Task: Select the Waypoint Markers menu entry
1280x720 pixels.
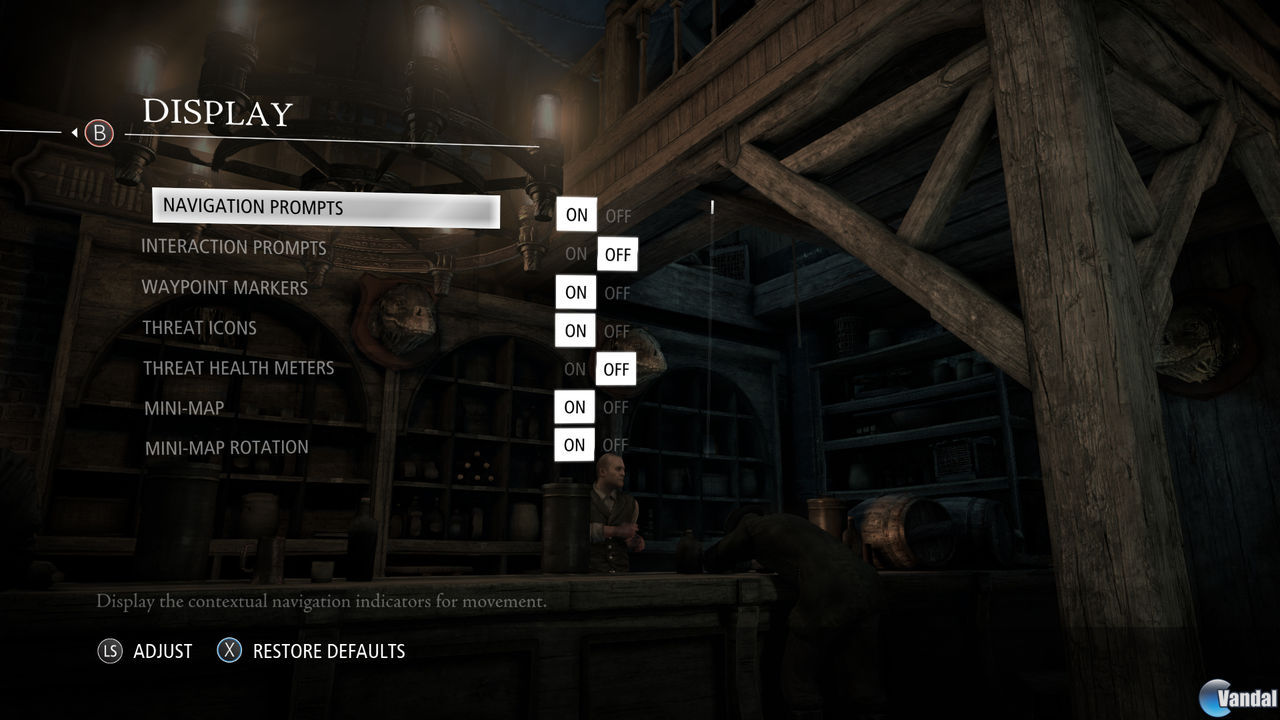Action: point(224,287)
